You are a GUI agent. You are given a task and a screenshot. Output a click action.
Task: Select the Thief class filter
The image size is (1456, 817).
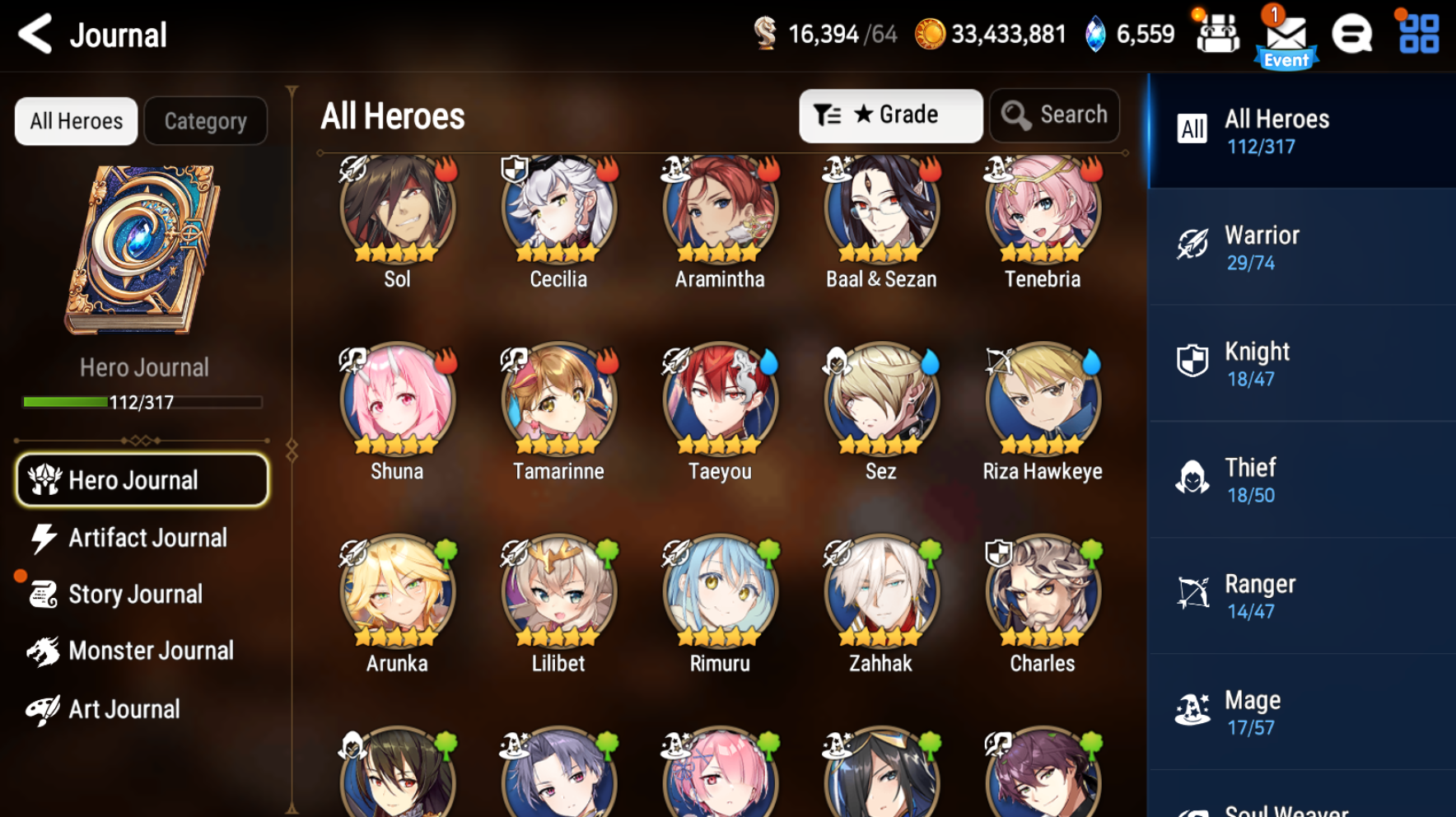pos(1301,479)
